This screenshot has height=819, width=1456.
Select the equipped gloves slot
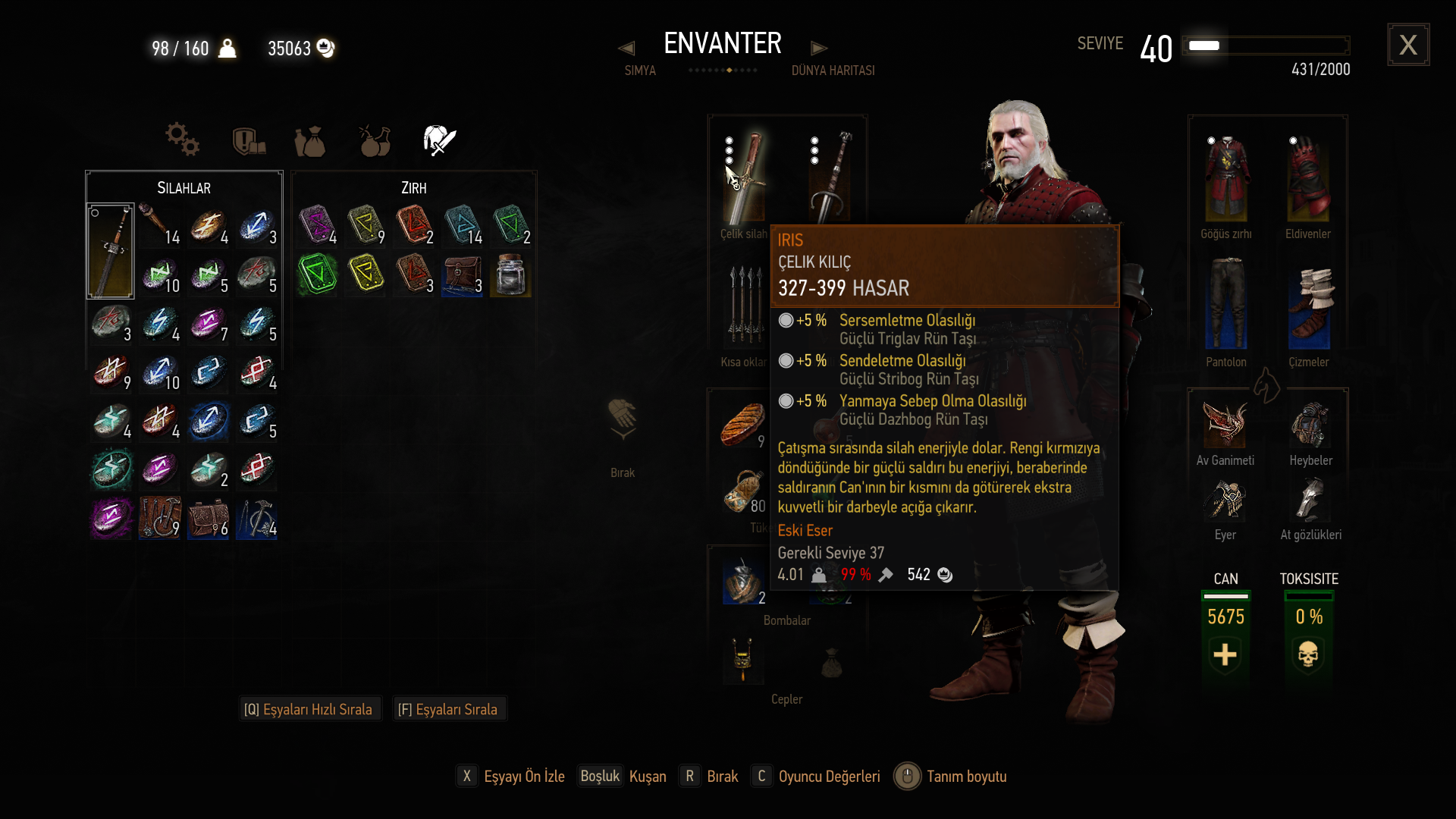point(1308,180)
